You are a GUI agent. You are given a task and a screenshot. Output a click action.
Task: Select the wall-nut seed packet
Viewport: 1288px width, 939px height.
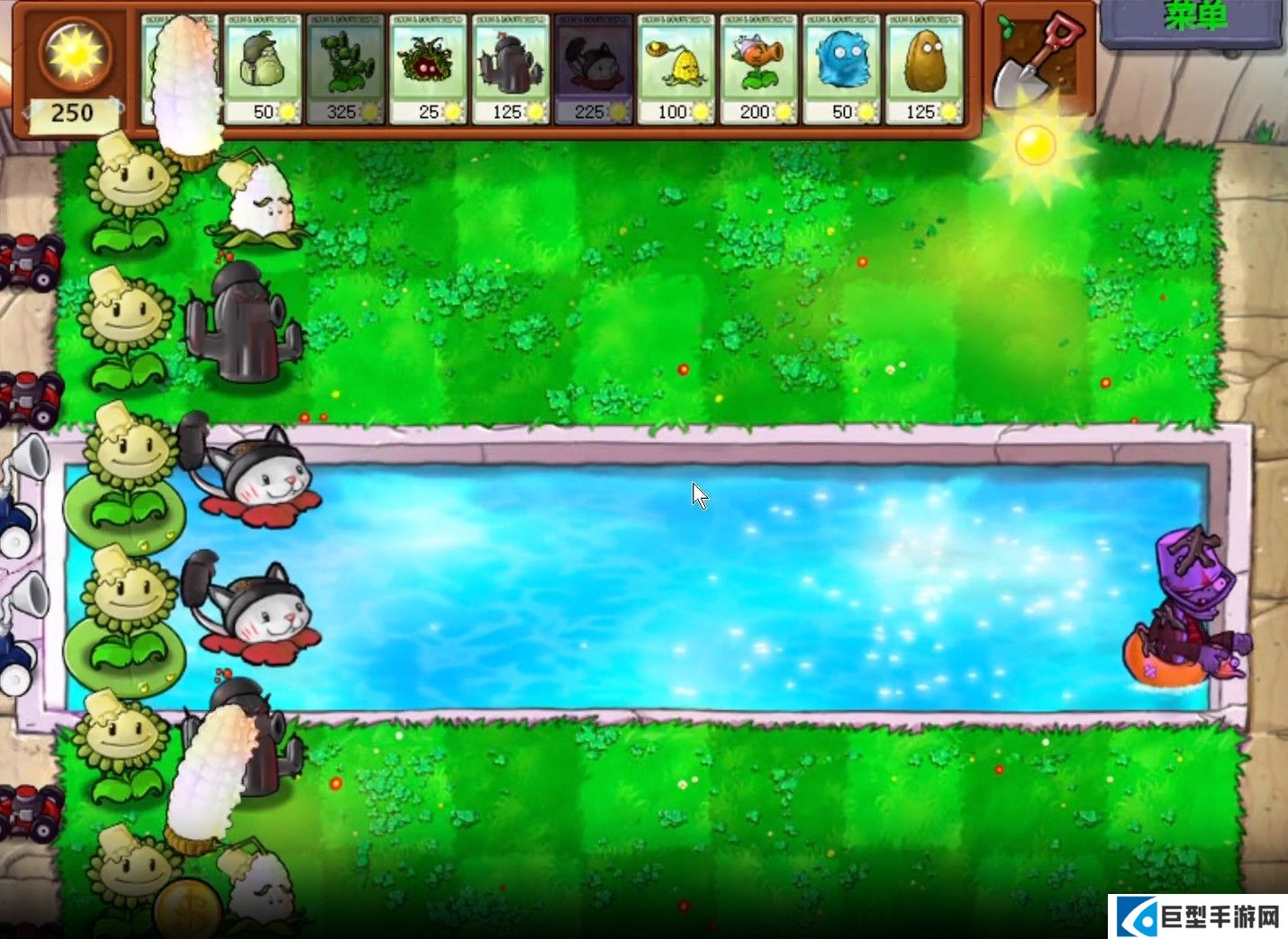[x=925, y=69]
